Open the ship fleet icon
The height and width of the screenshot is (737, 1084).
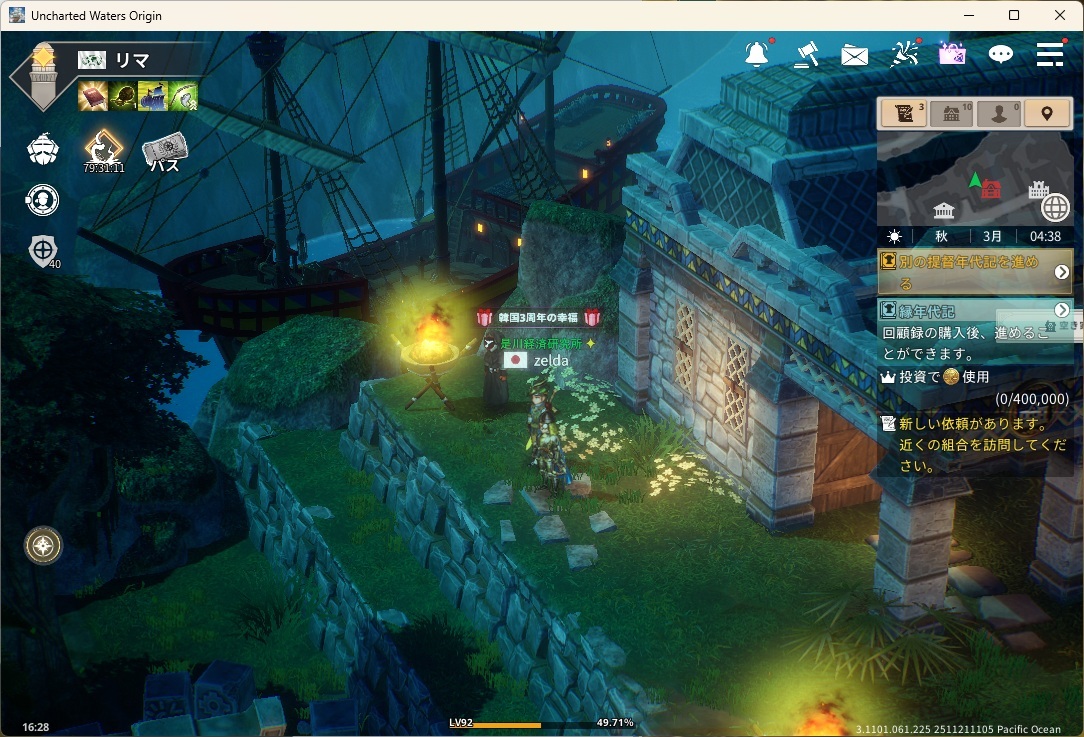click(x=43, y=150)
